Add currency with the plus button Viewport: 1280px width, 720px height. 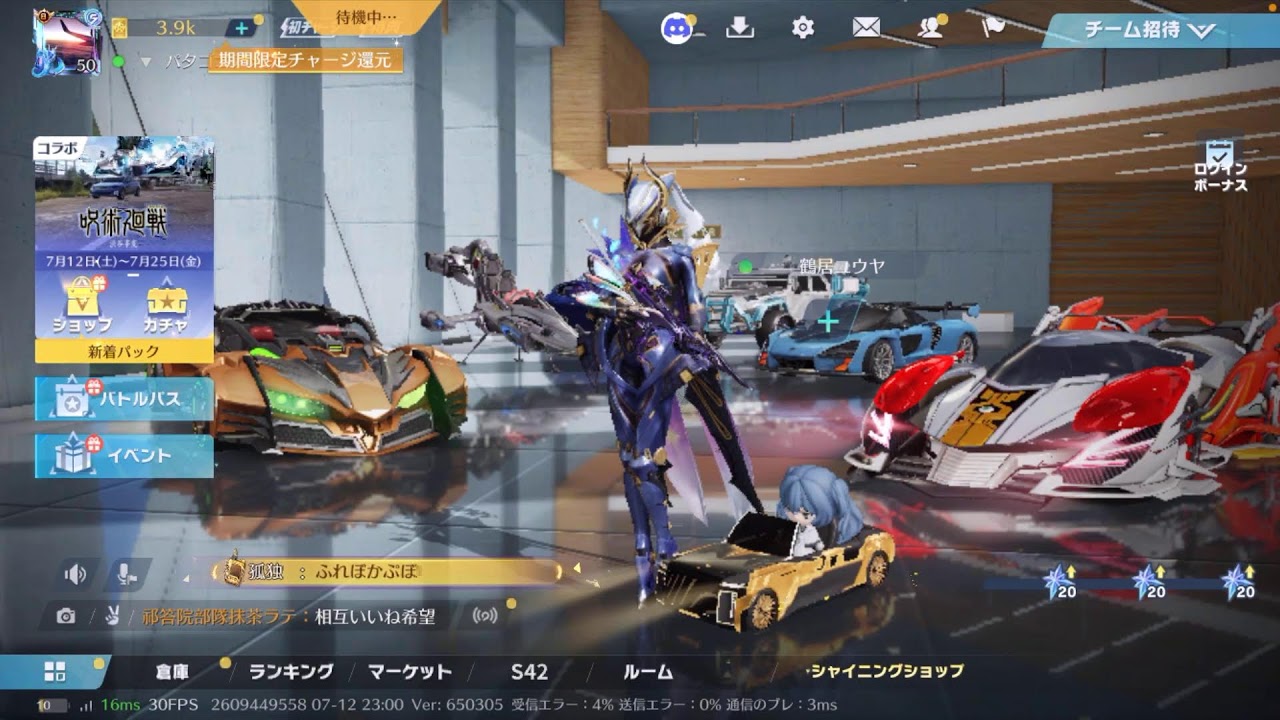point(241,28)
